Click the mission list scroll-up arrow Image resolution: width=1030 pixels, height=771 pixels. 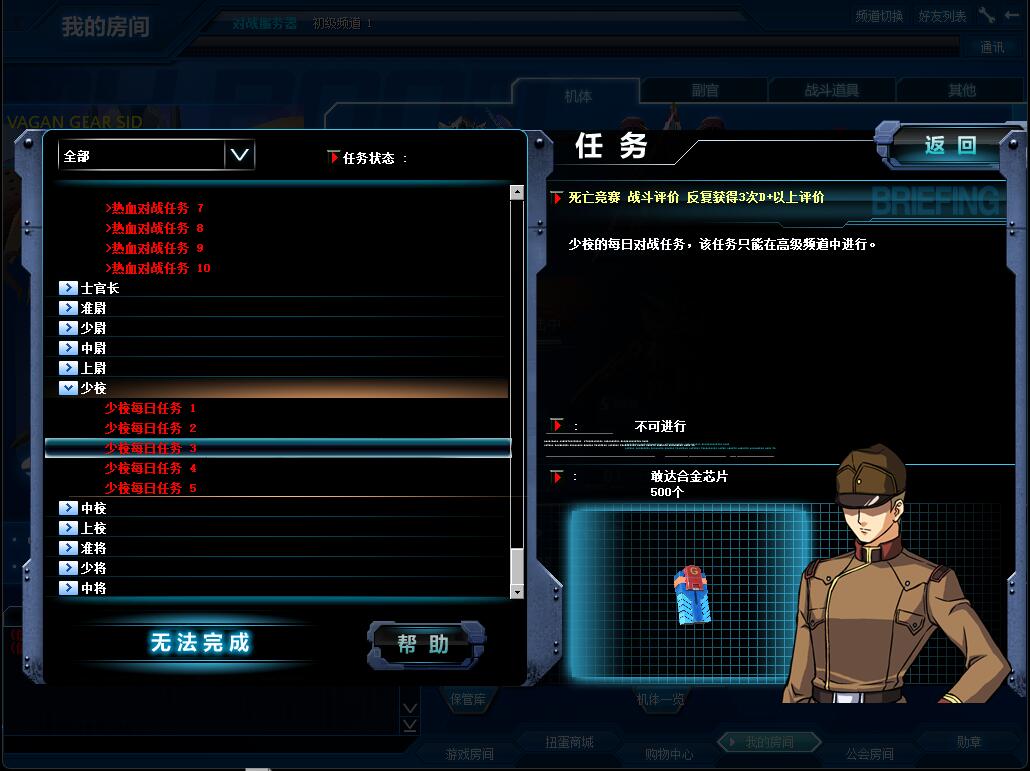click(517, 192)
